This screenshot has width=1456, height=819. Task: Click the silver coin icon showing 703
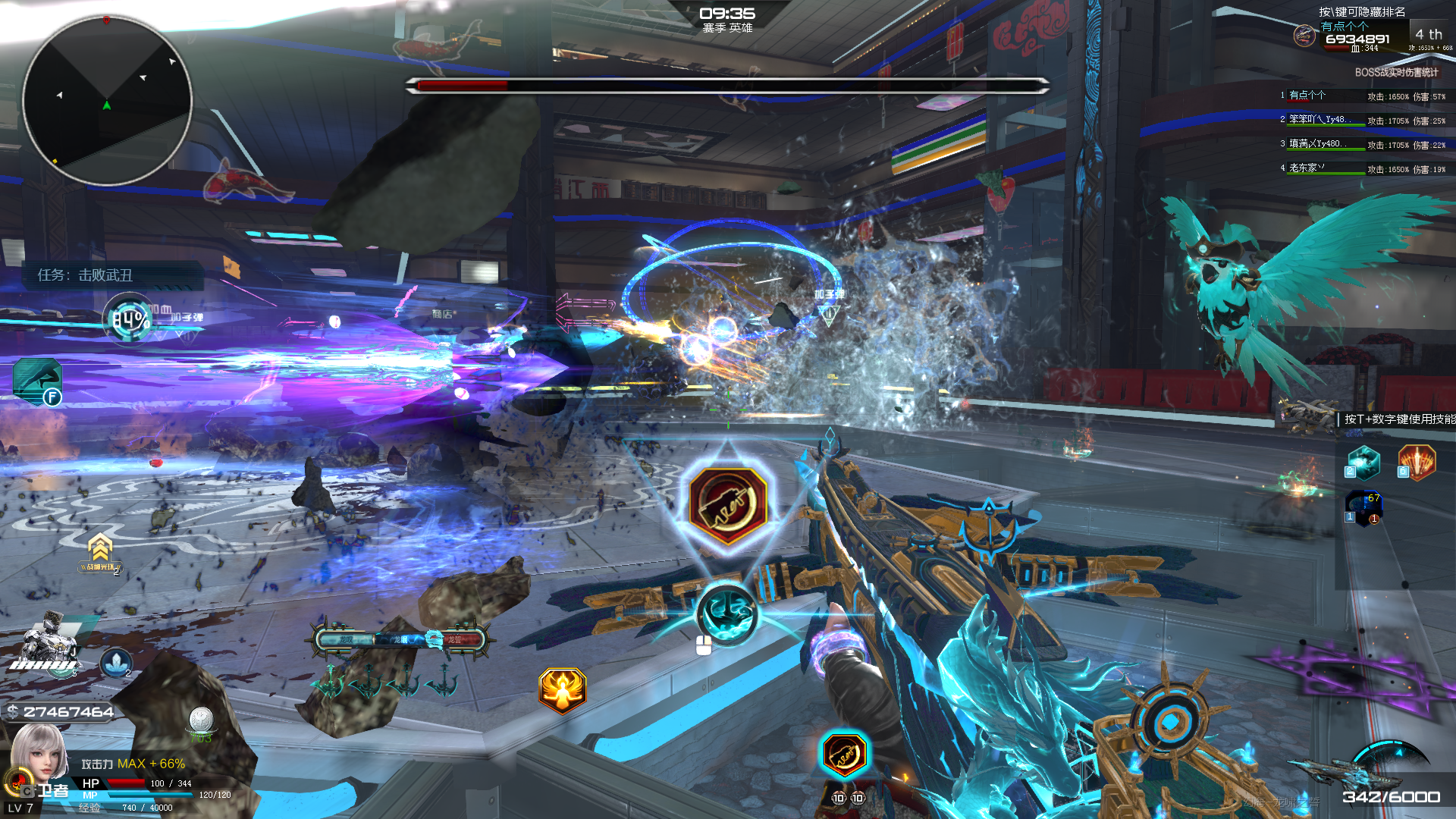tap(201, 719)
